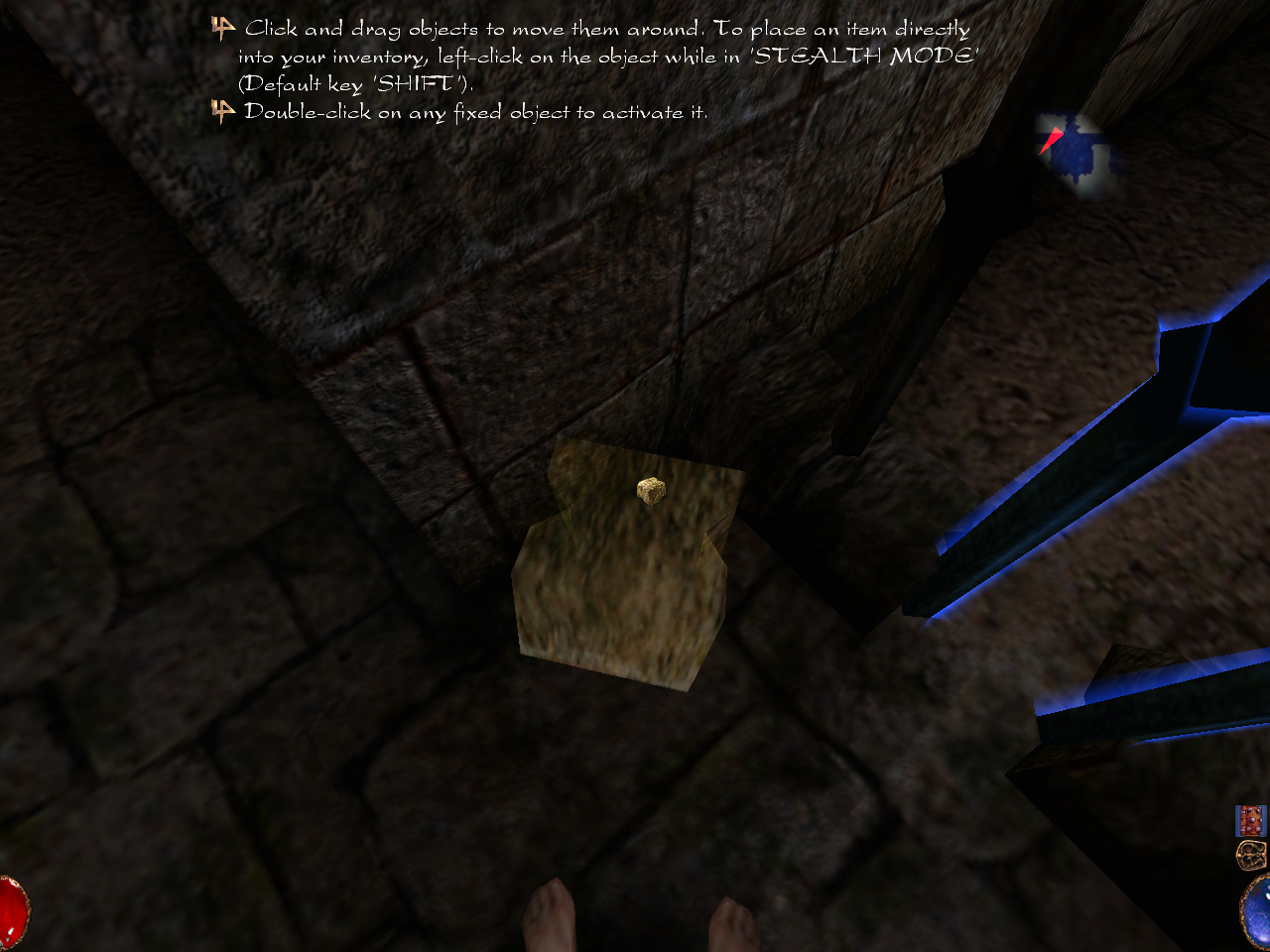Activate the large cloth sack on the floor

pos(615,595)
